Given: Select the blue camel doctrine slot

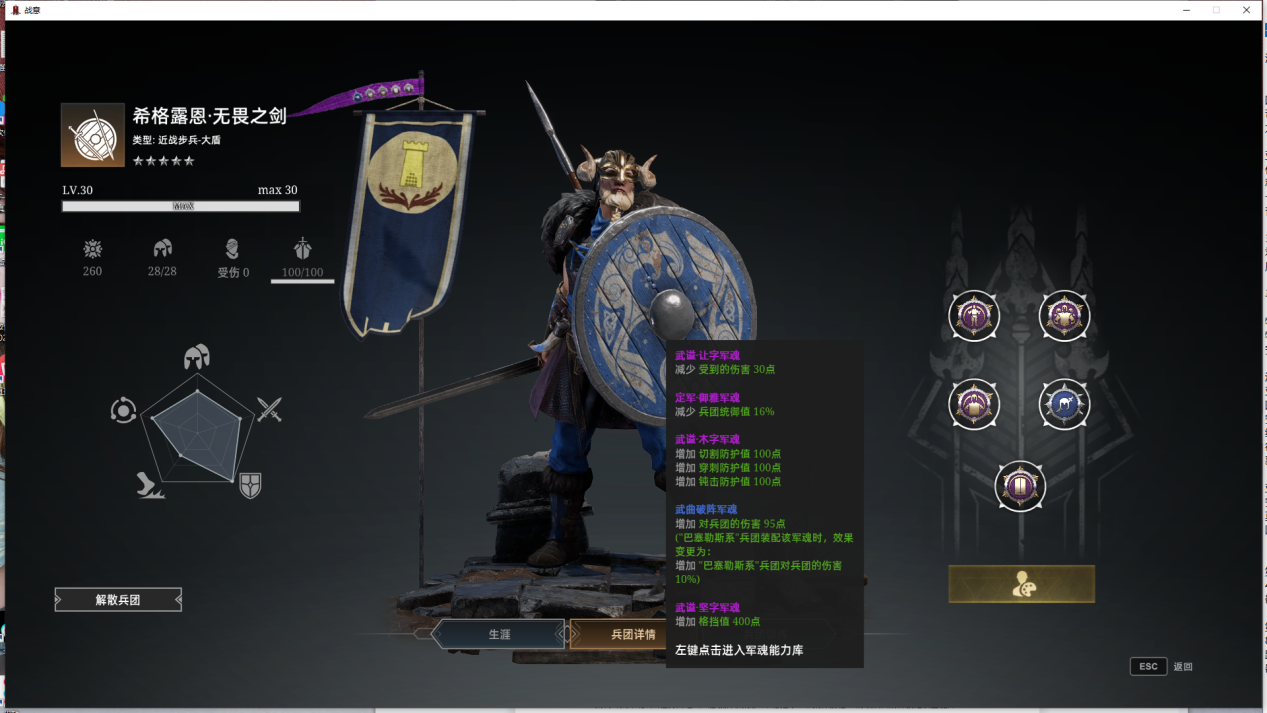Looking at the screenshot, I should pos(1064,404).
